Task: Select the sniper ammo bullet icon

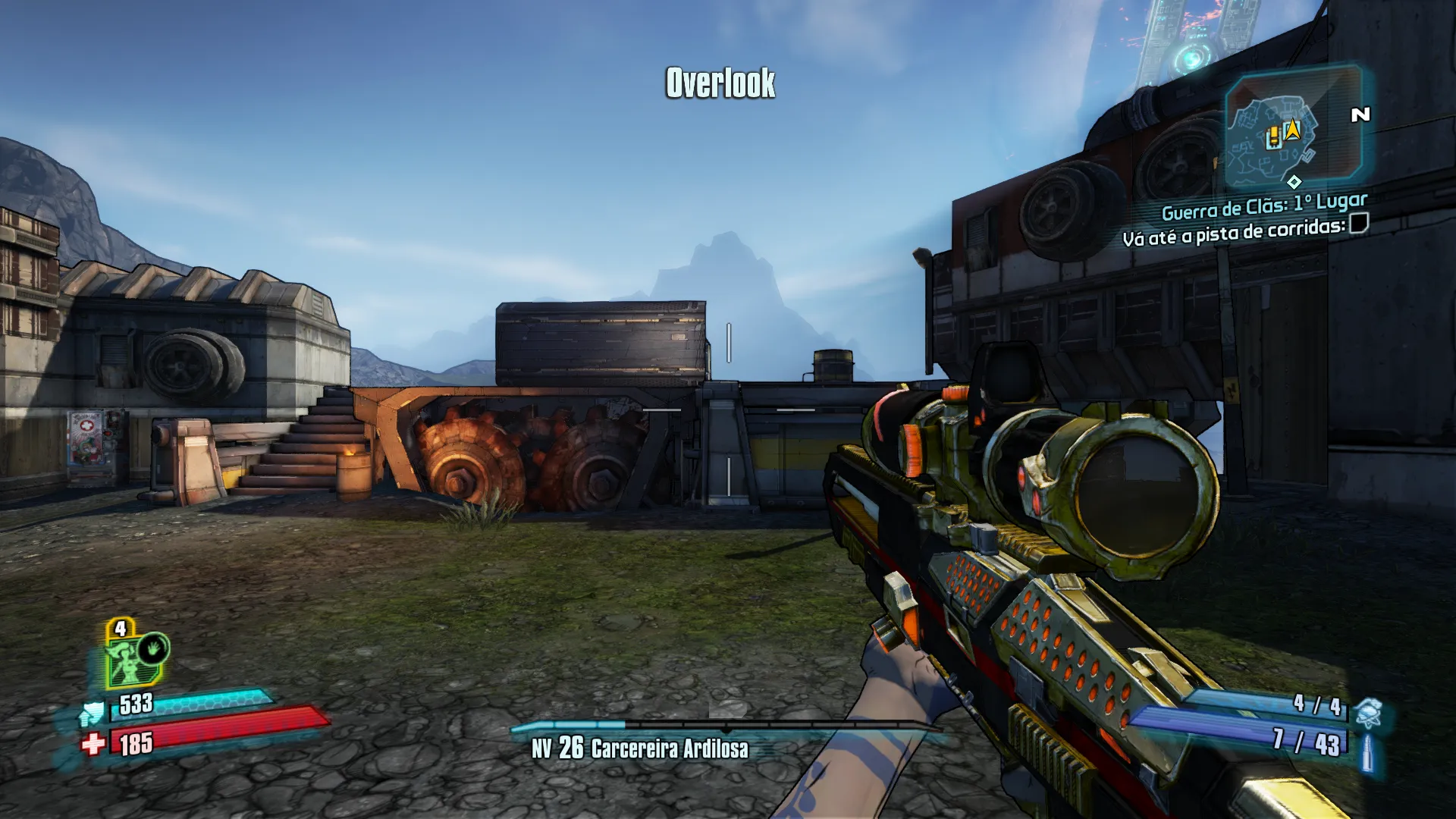Action: tap(1367, 752)
